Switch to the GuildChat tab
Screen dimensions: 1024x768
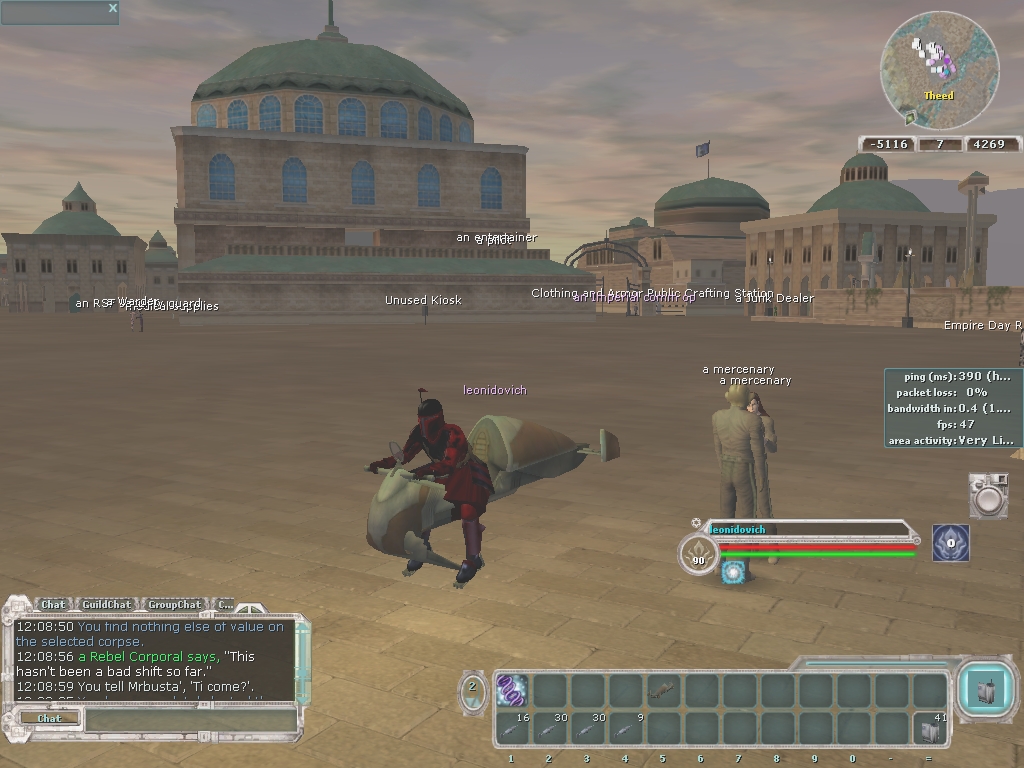coord(106,604)
